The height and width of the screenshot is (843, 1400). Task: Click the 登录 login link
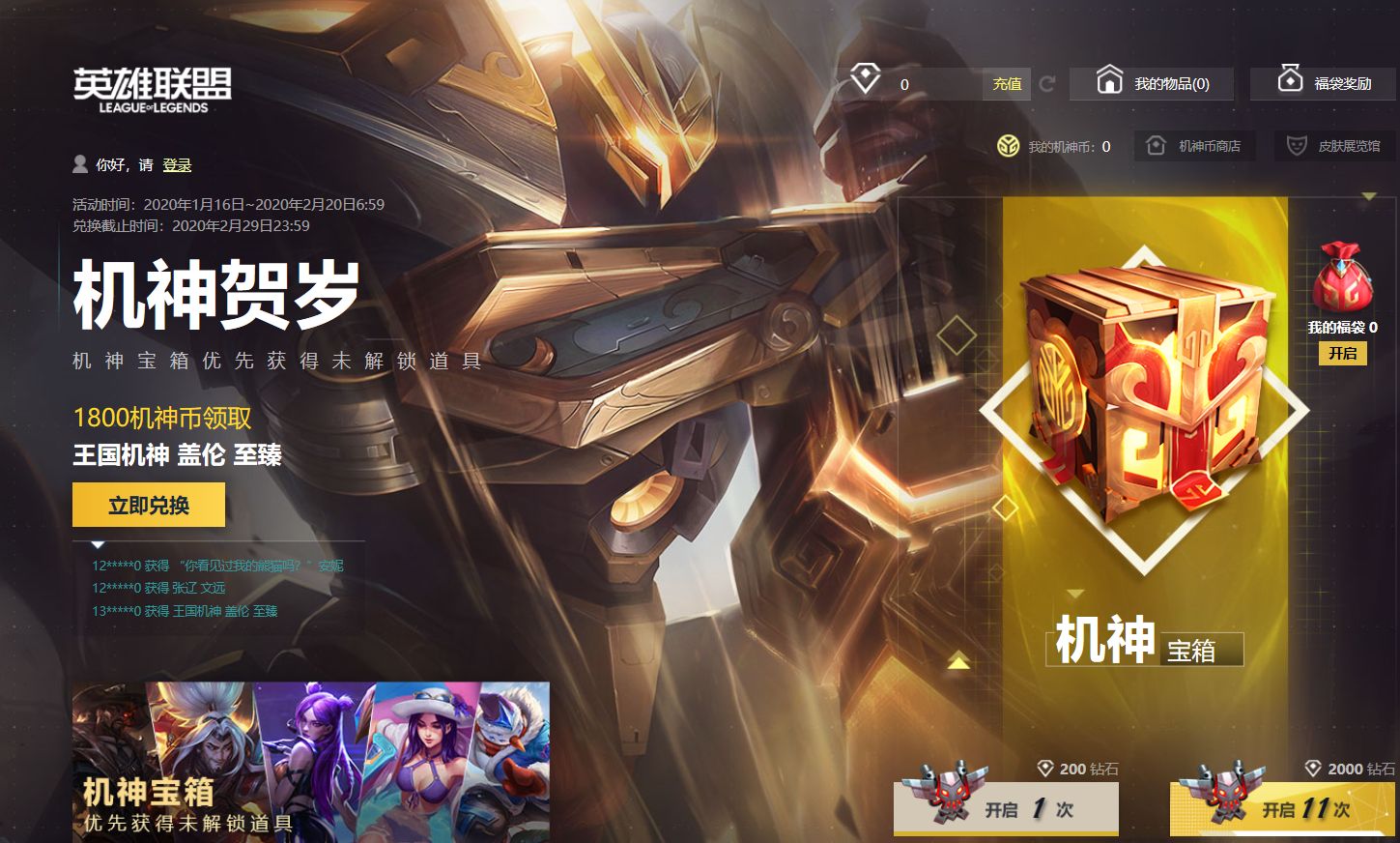(178, 165)
